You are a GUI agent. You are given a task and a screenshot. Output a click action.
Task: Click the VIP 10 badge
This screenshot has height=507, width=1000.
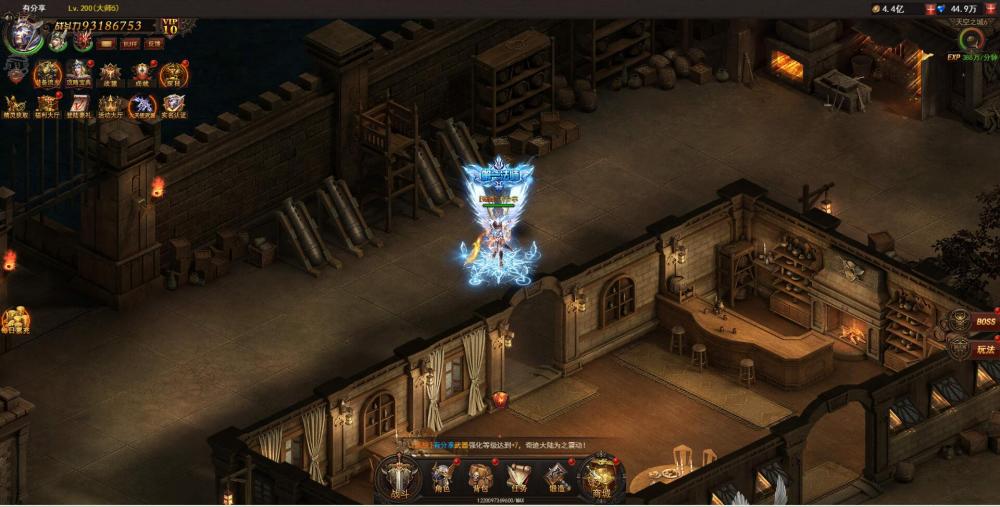click(x=170, y=27)
